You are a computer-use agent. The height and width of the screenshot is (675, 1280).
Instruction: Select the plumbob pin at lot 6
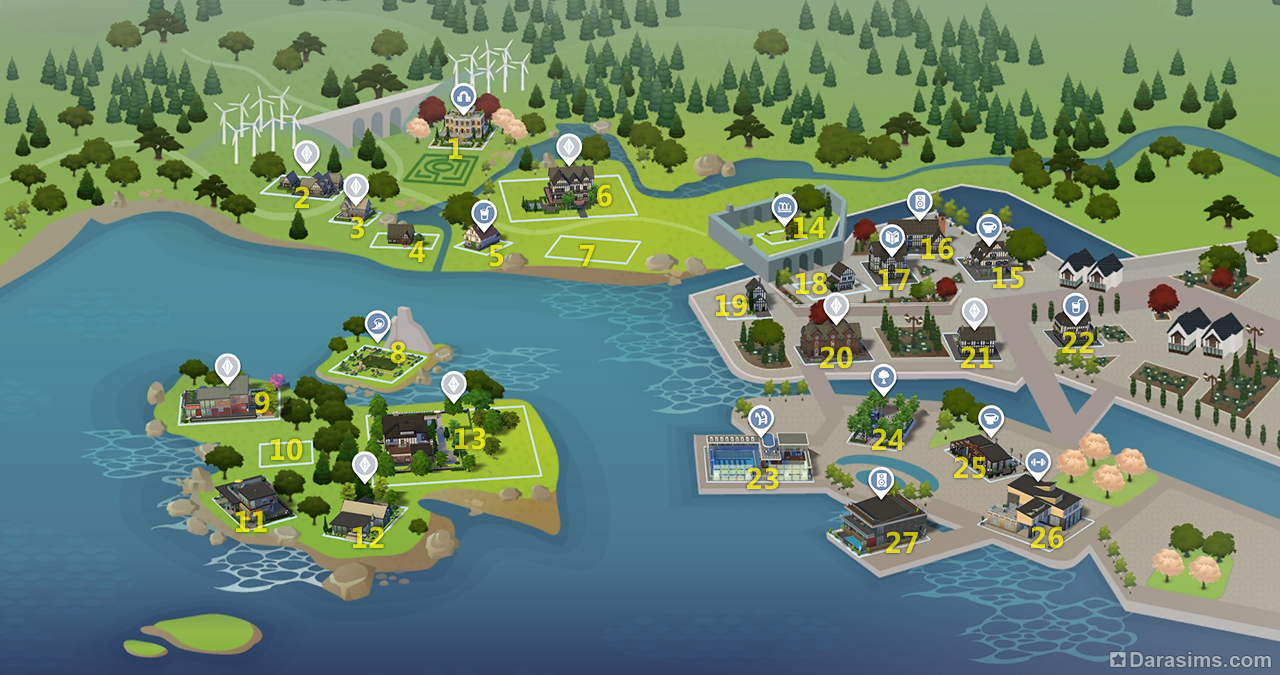pos(568,148)
